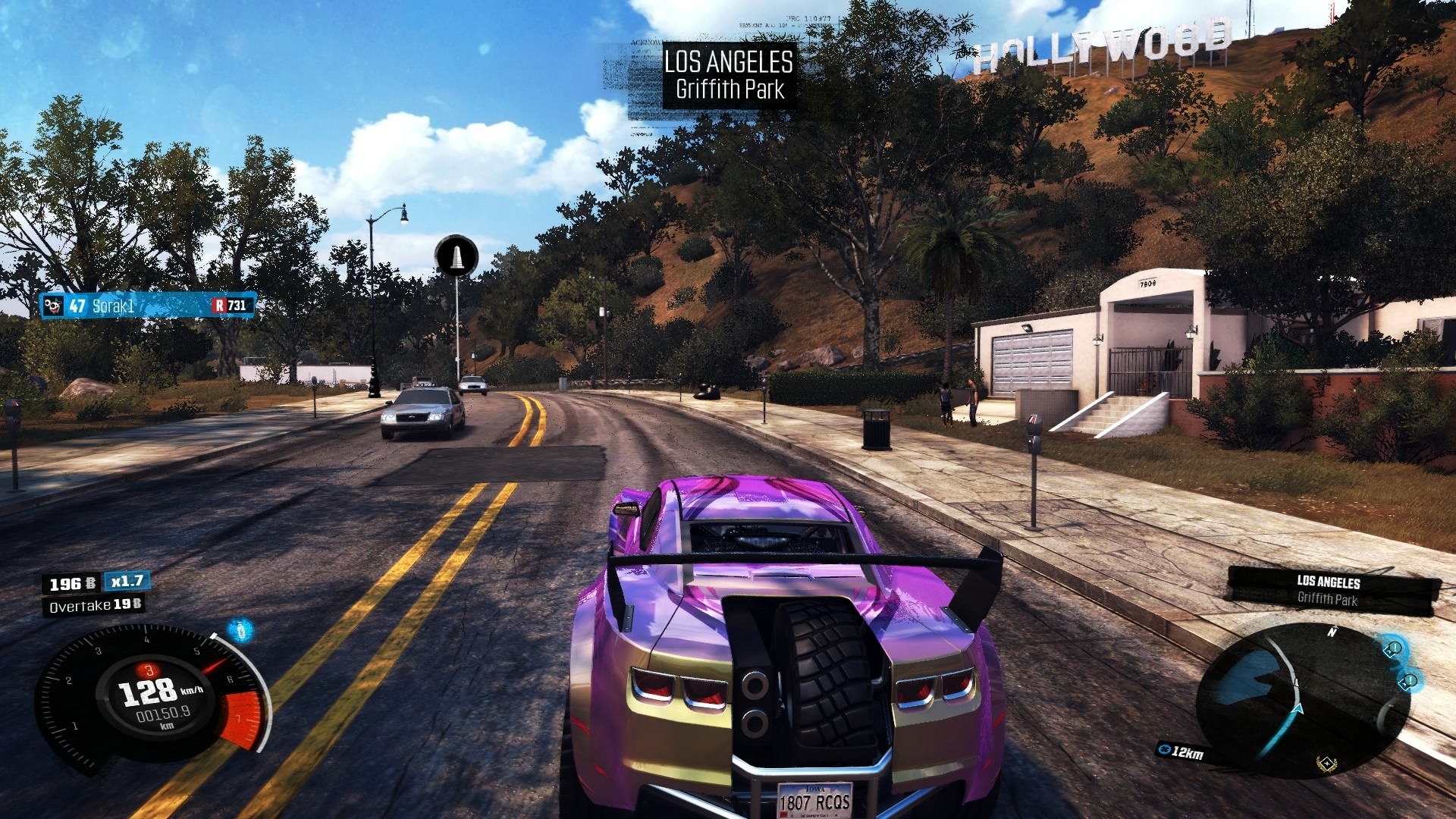The image size is (1456, 819).
Task: Select the Griffith Park label above the minimap
Action: [1328, 599]
